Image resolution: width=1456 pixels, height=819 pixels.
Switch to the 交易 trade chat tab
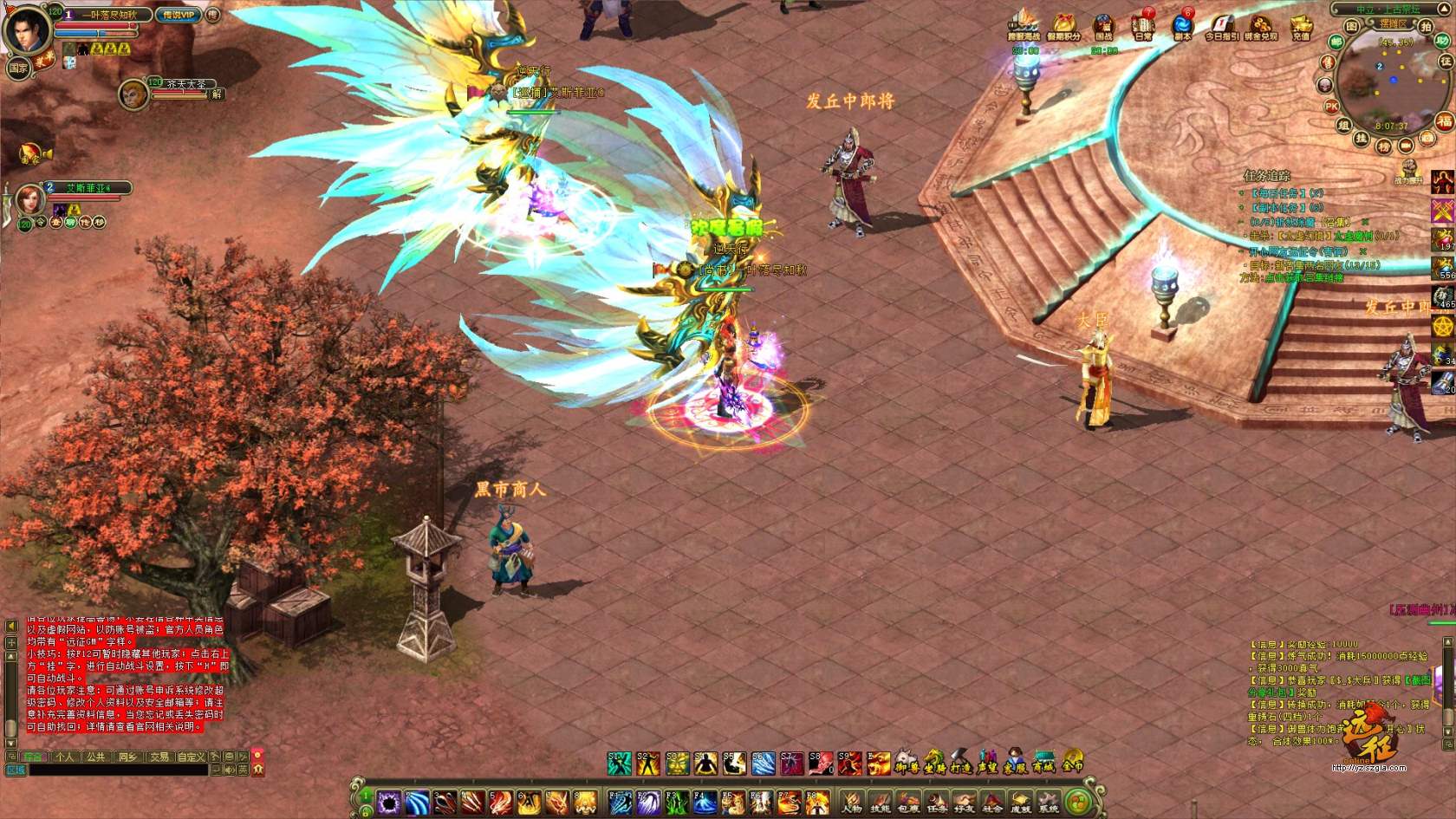(x=159, y=757)
